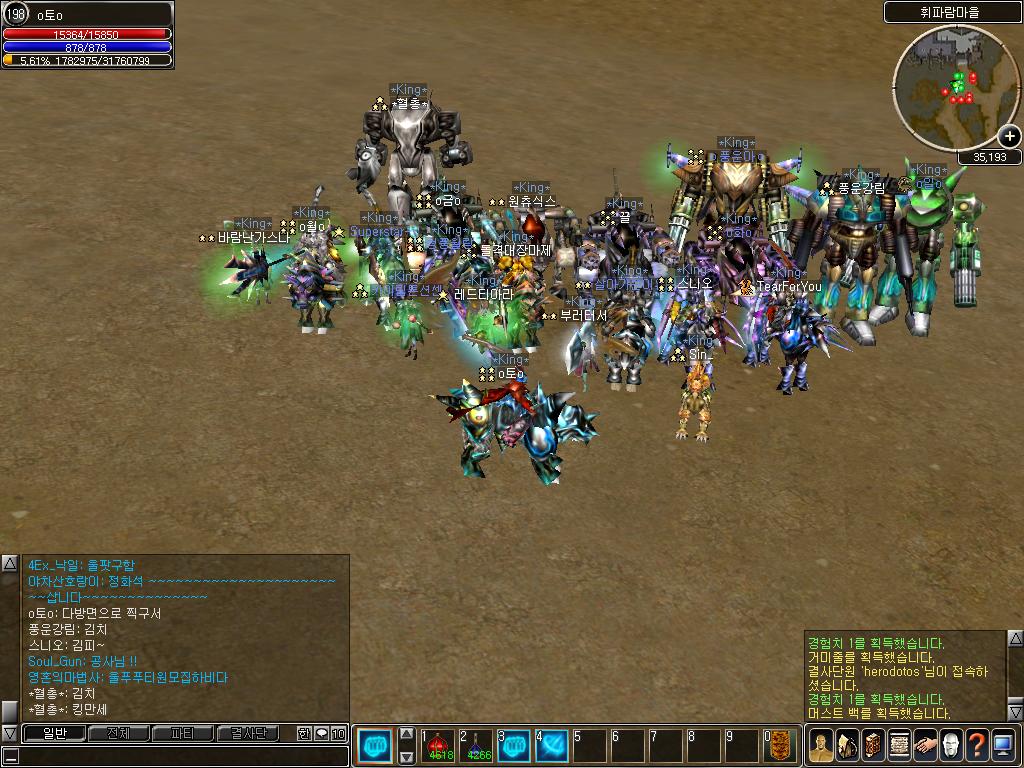1024x768 pixels.
Task: Open the character info bust icon
Action: point(821,746)
